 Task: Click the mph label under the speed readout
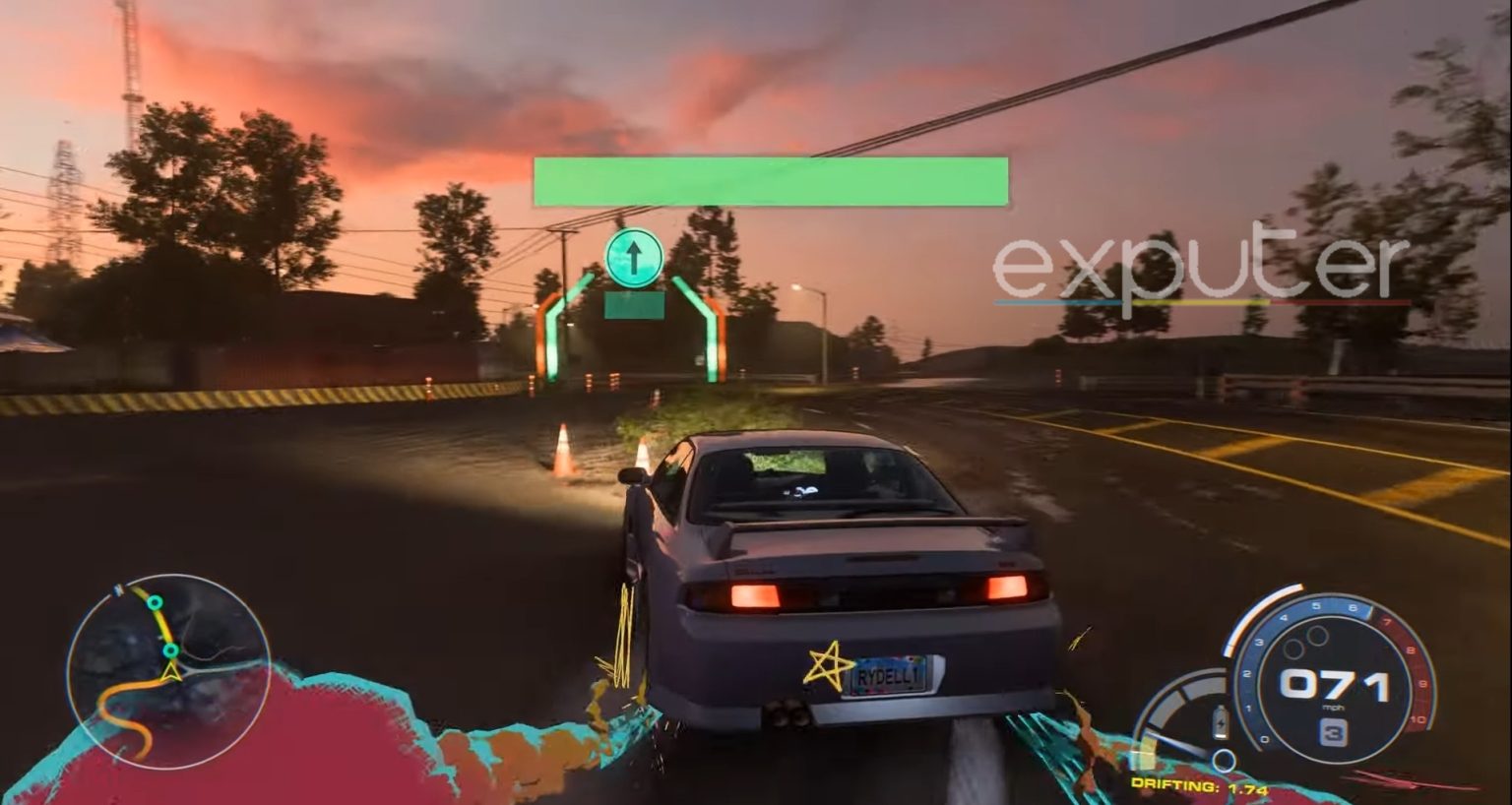pos(1333,707)
